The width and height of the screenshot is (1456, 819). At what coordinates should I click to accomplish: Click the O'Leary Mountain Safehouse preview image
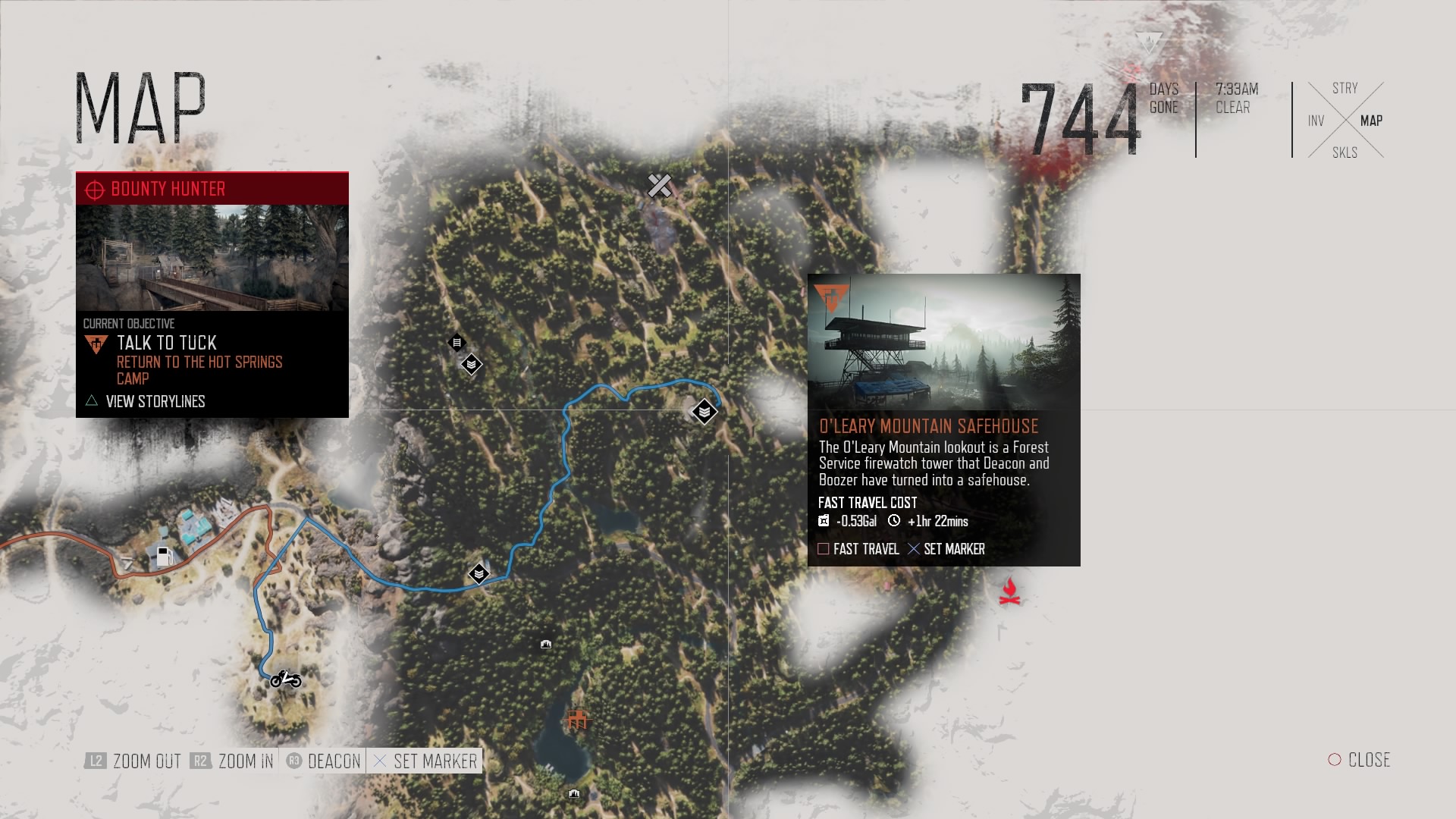pyautogui.click(x=943, y=343)
